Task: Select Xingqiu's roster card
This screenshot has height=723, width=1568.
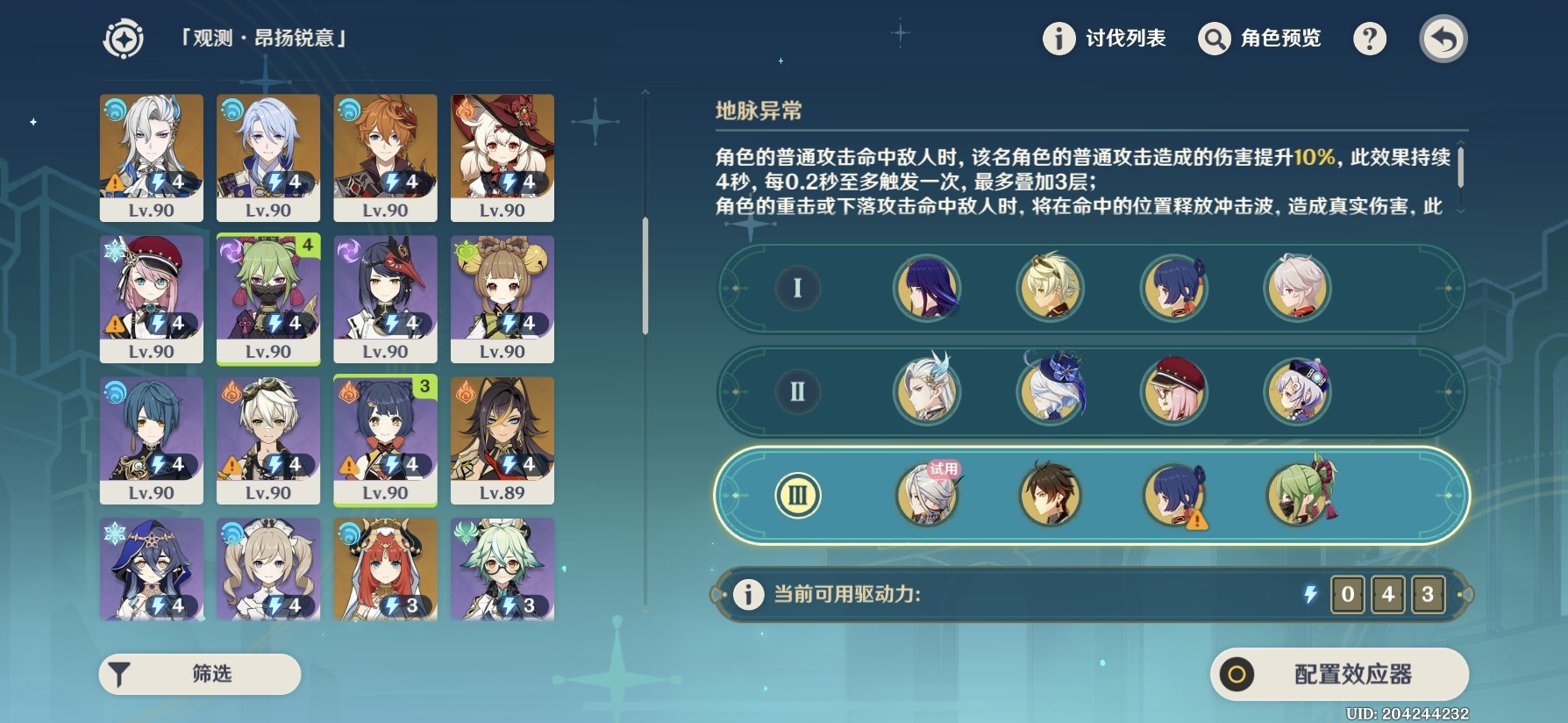Action: 152,440
